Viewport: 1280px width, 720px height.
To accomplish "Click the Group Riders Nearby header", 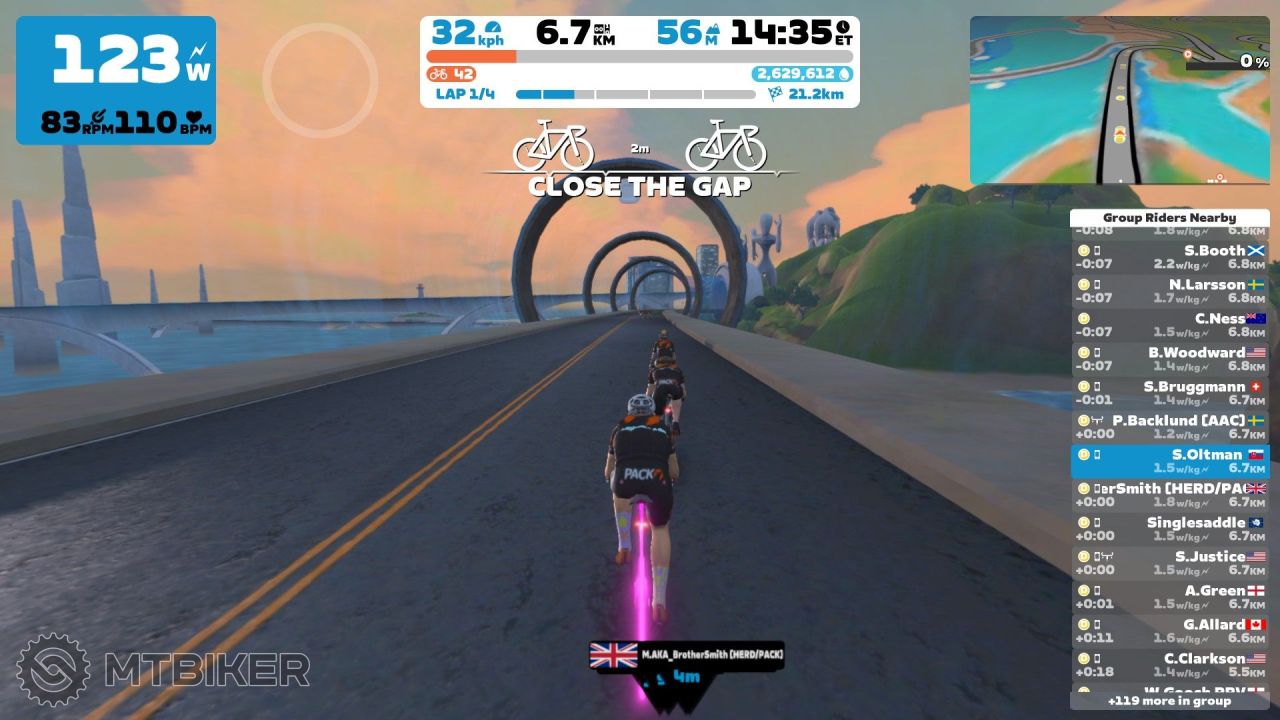I will click(x=1169, y=217).
